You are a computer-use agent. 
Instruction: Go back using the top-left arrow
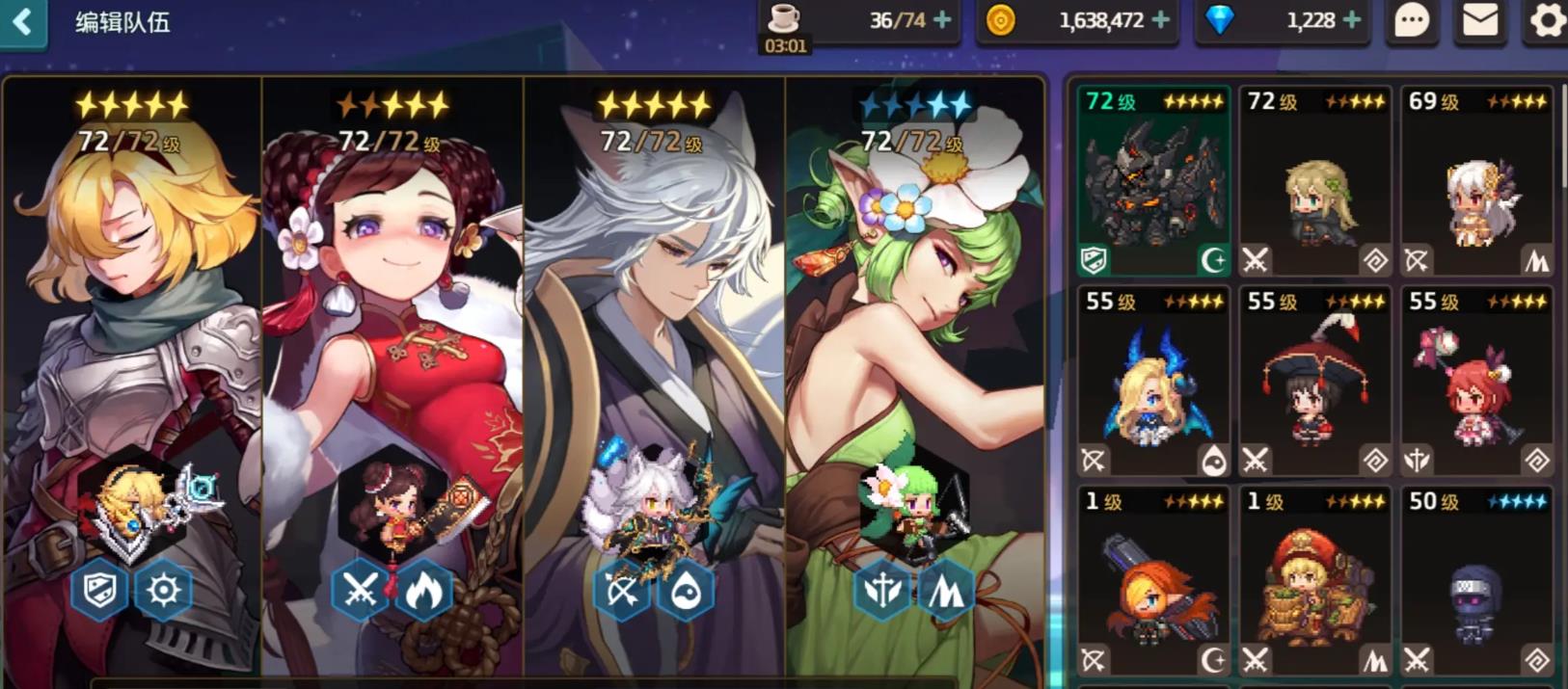[22, 21]
